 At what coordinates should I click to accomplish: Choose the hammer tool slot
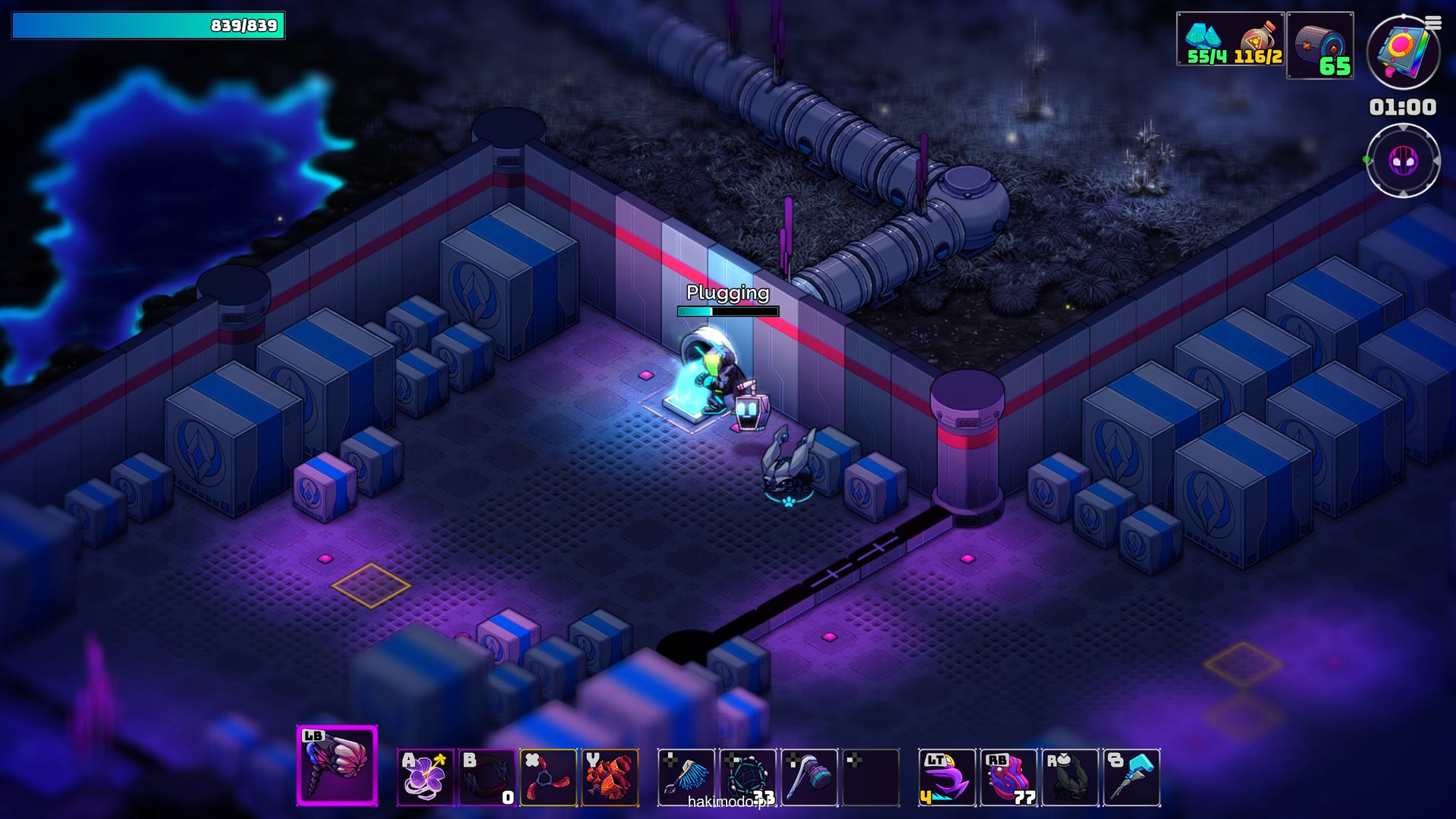pos(809,777)
